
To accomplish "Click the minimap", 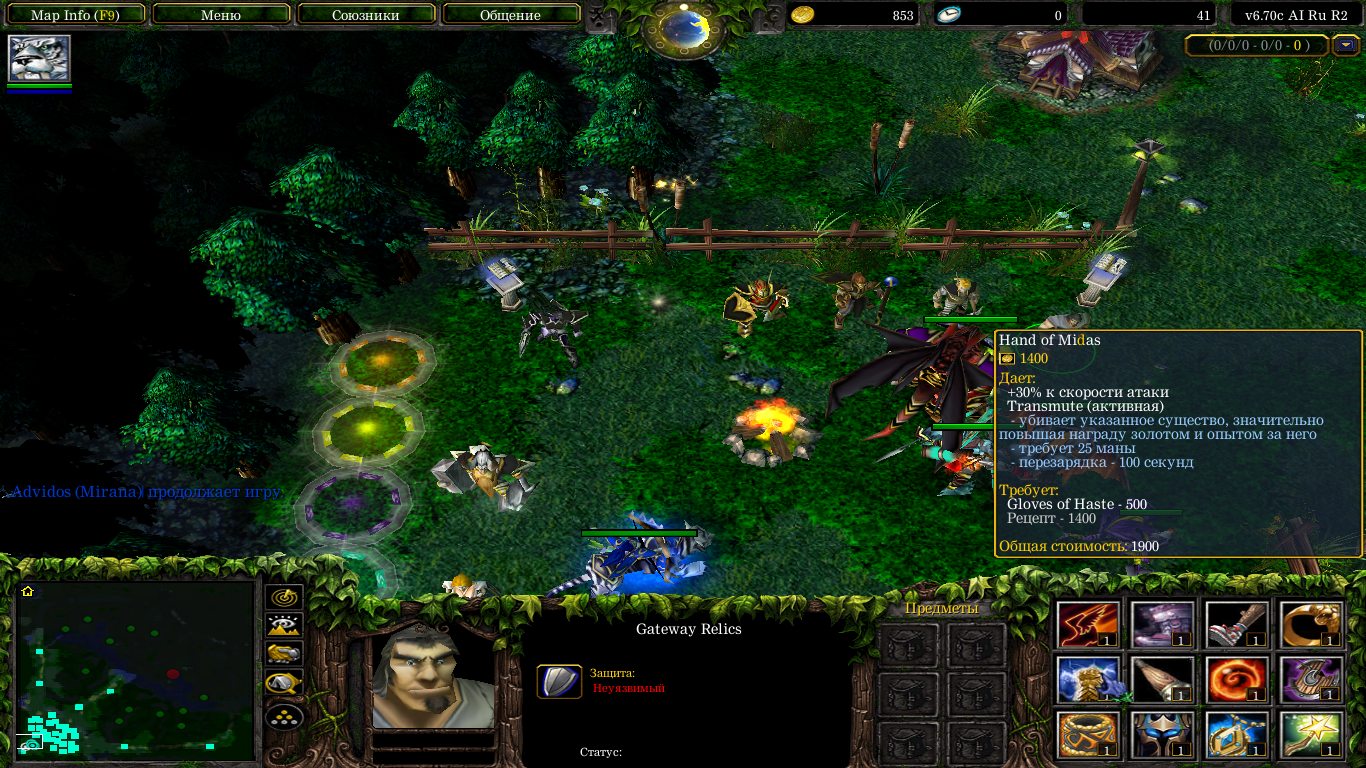I will (136, 670).
